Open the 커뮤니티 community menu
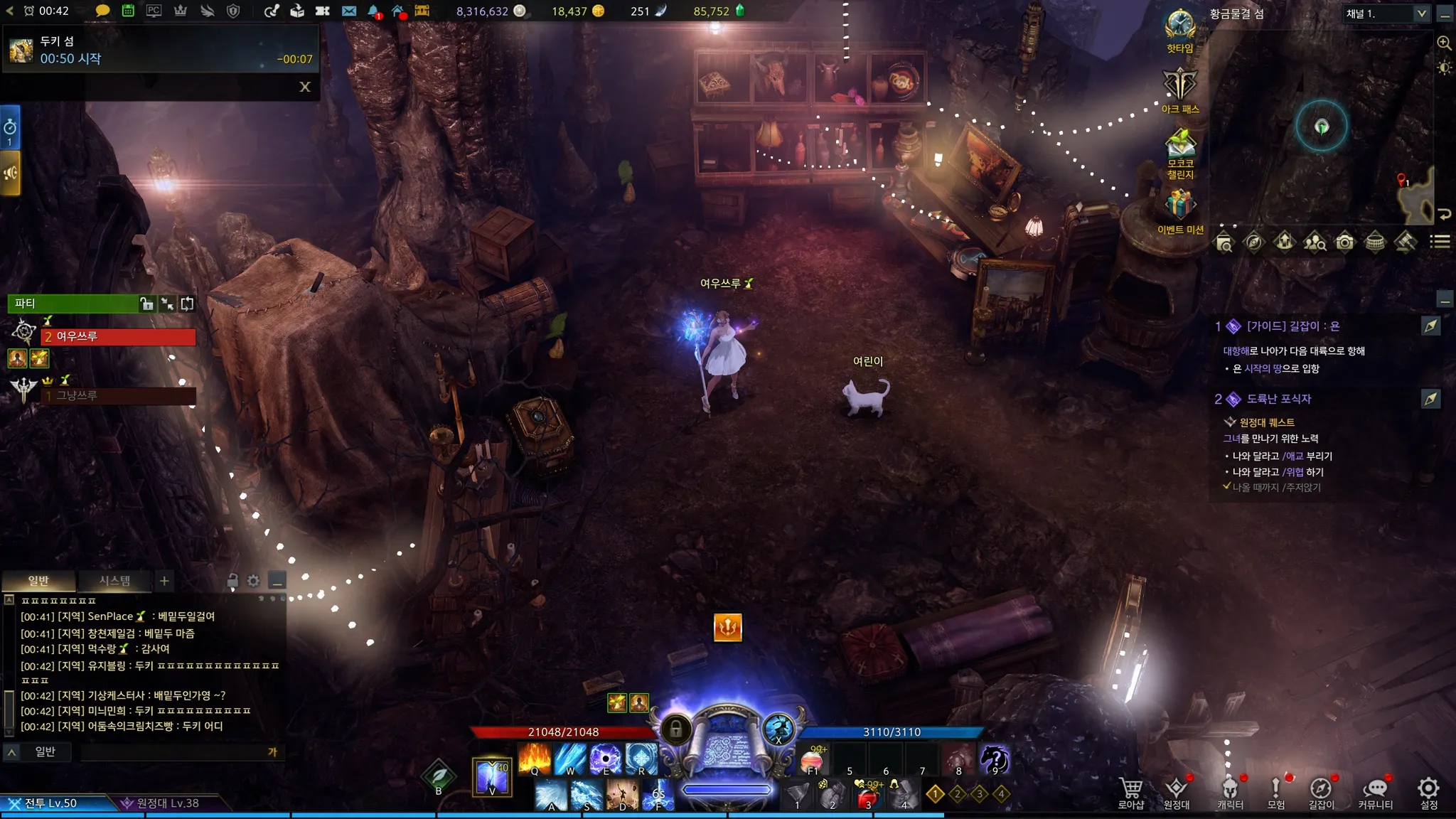 [x=1375, y=791]
